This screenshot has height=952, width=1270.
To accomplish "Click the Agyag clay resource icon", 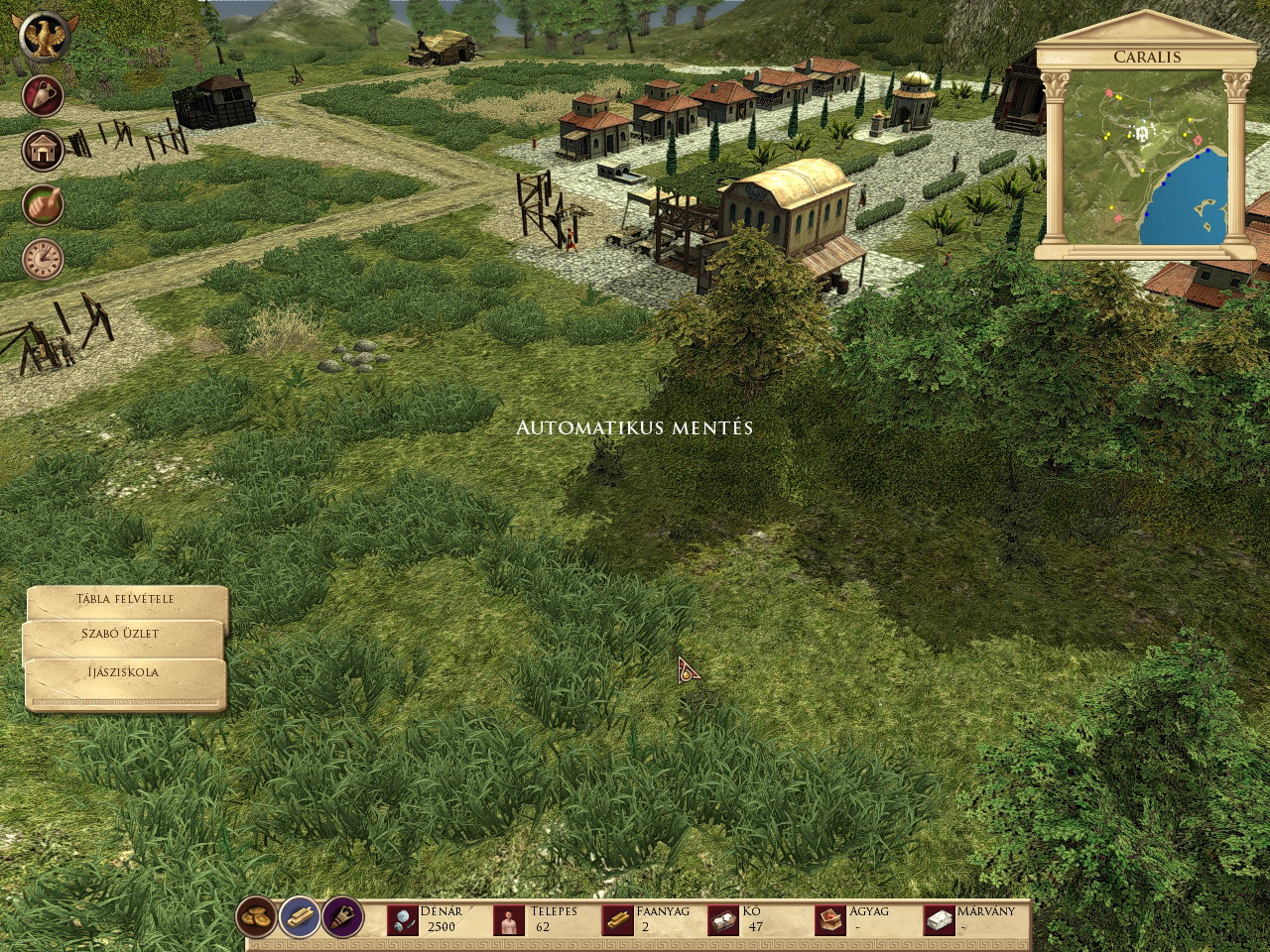I will (830, 921).
